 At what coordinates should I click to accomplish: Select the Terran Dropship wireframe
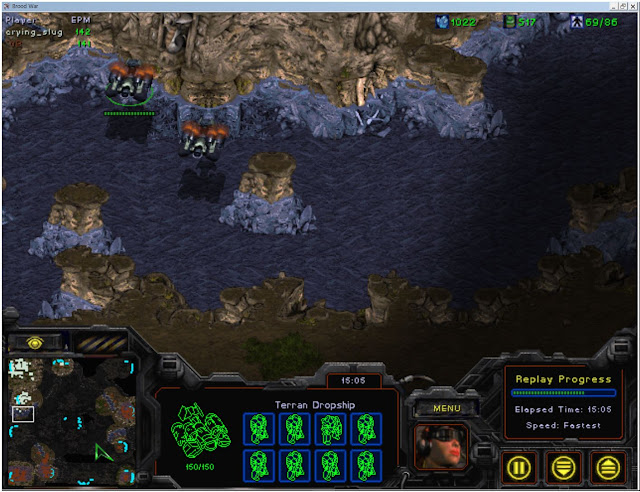(200, 428)
